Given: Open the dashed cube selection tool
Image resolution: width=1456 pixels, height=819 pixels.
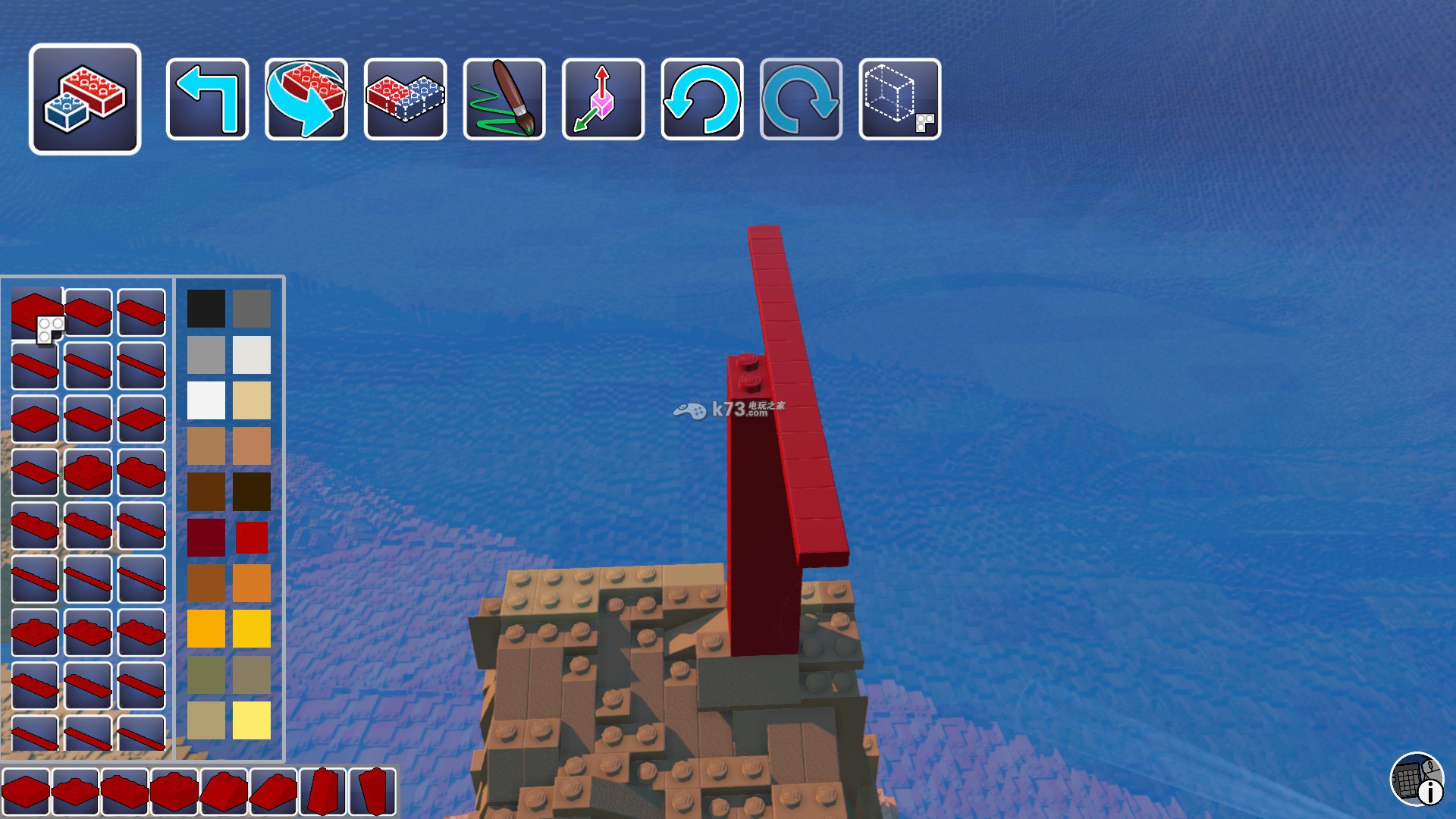Looking at the screenshot, I should 900,99.
